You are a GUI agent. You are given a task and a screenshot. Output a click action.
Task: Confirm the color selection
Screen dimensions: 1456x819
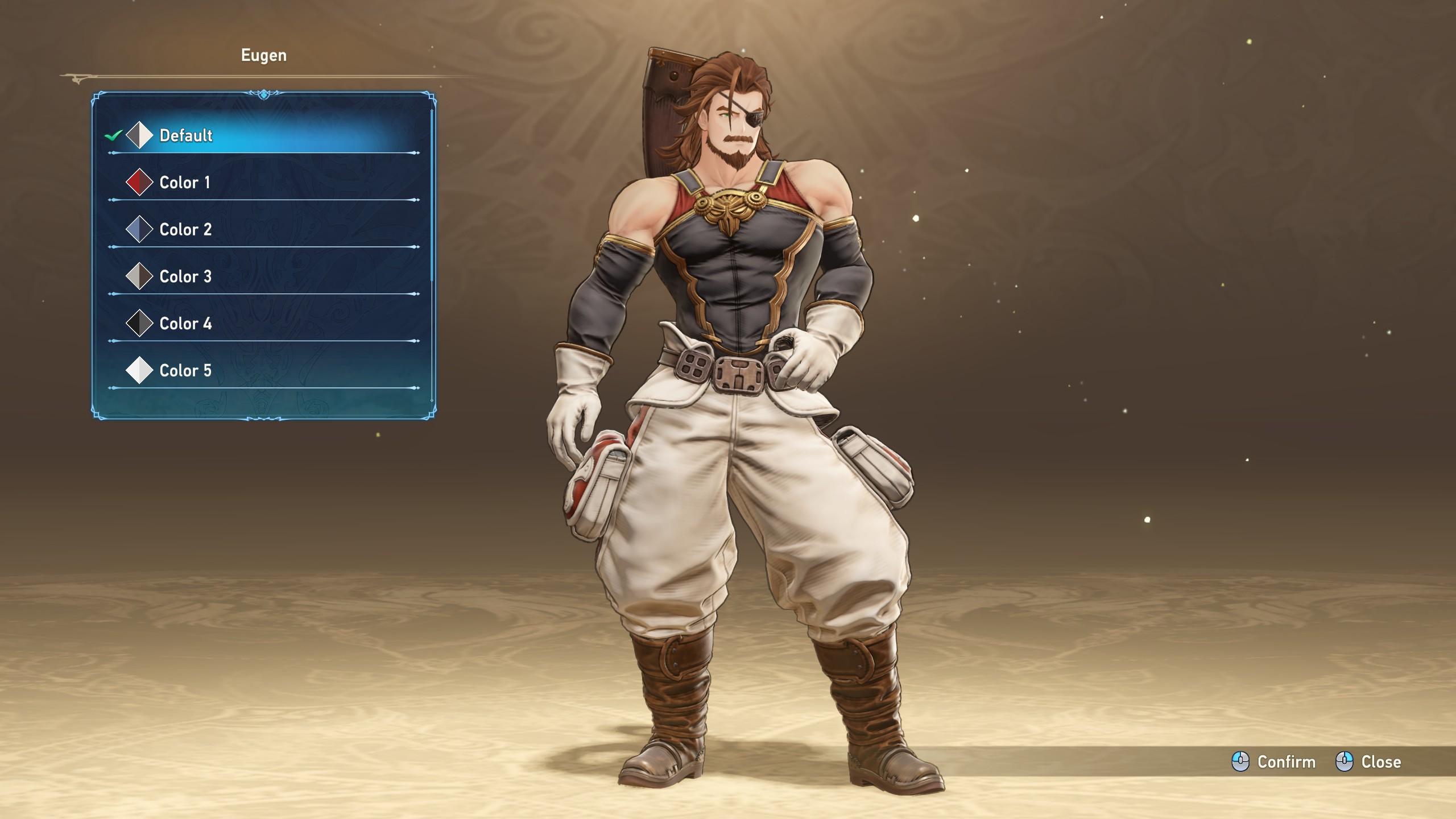1274,762
